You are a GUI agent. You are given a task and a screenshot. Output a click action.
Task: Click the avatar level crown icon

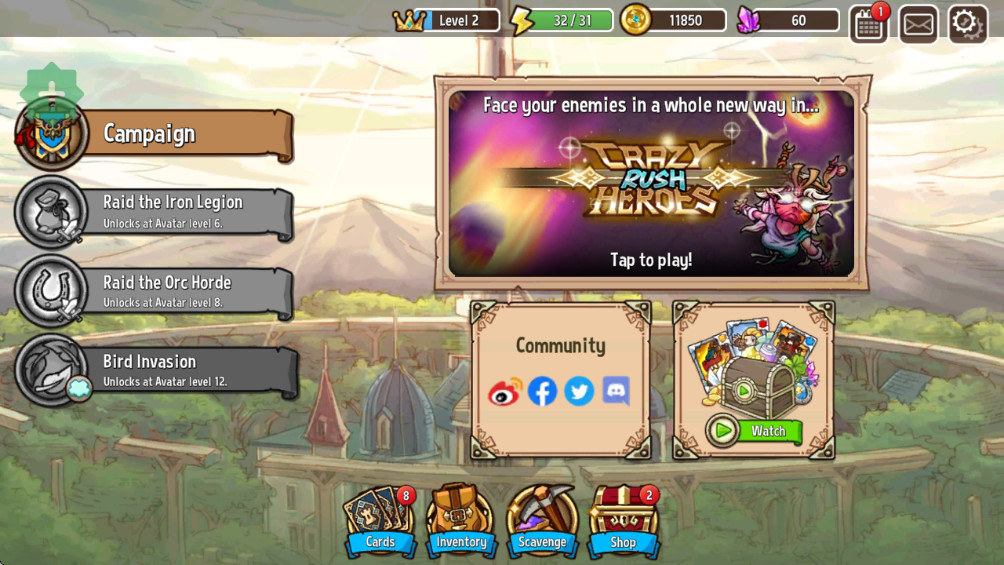point(409,20)
